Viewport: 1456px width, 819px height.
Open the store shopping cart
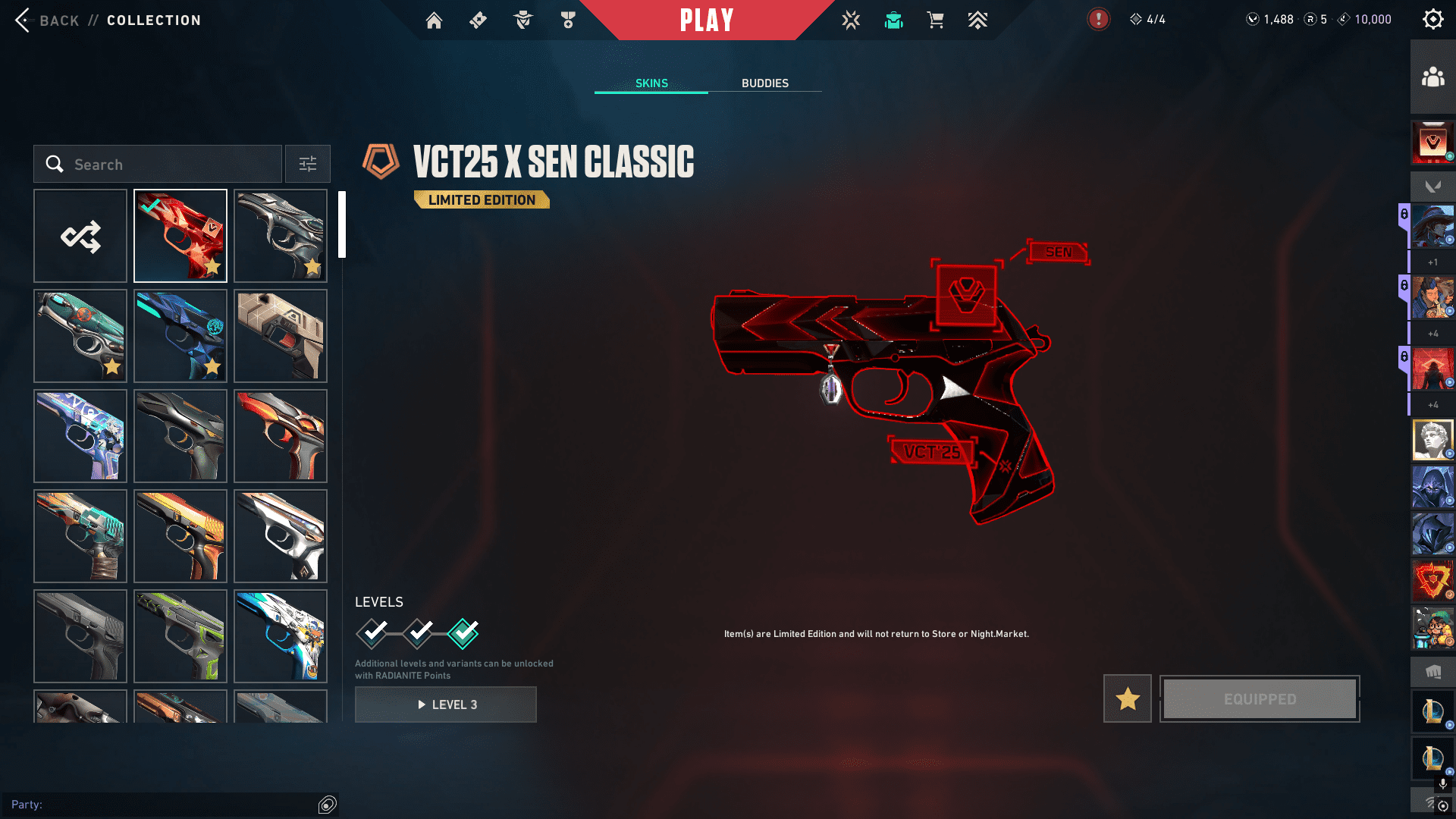(x=935, y=20)
